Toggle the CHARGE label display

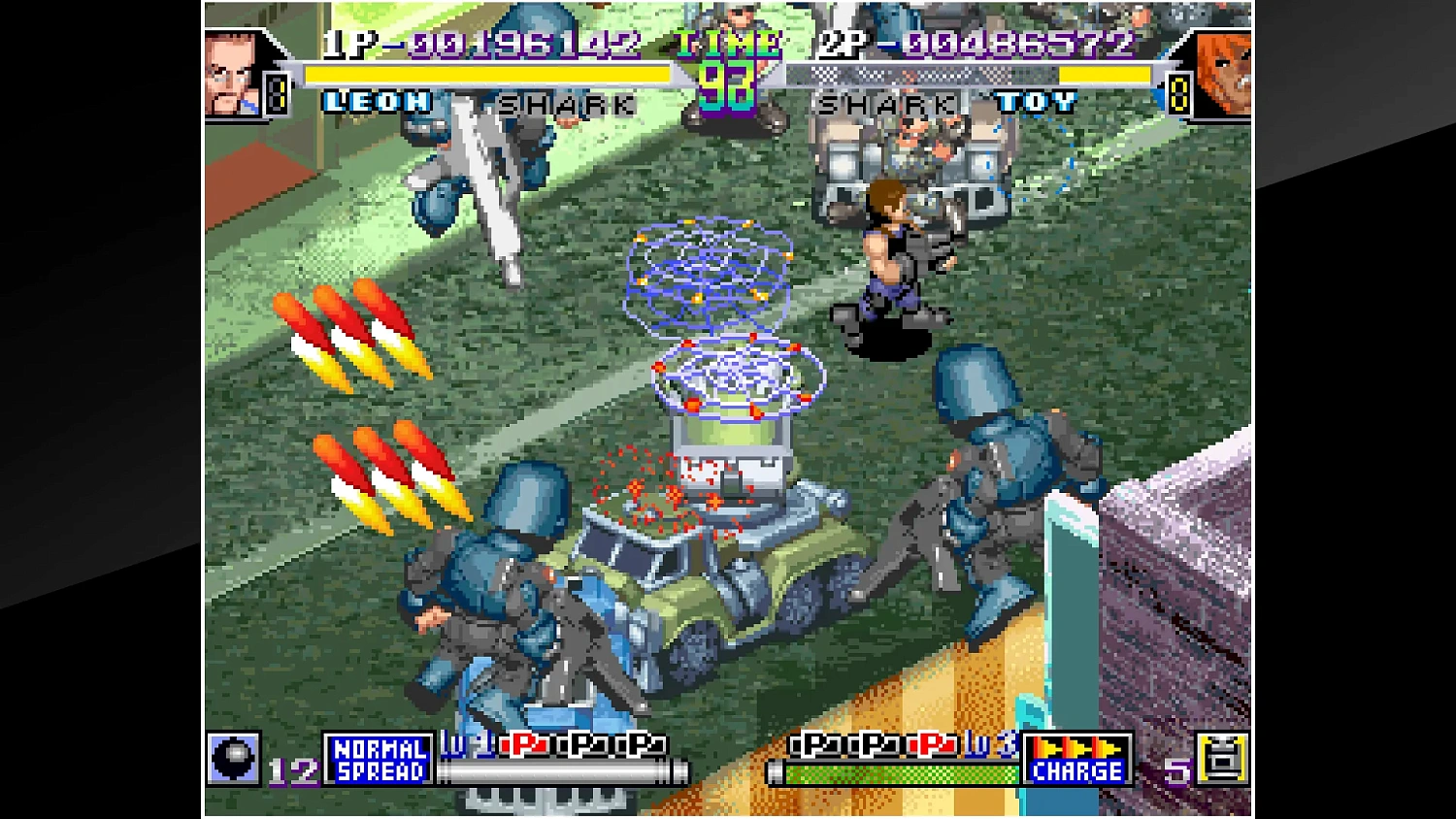pyautogui.click(x=1077, y=770)
